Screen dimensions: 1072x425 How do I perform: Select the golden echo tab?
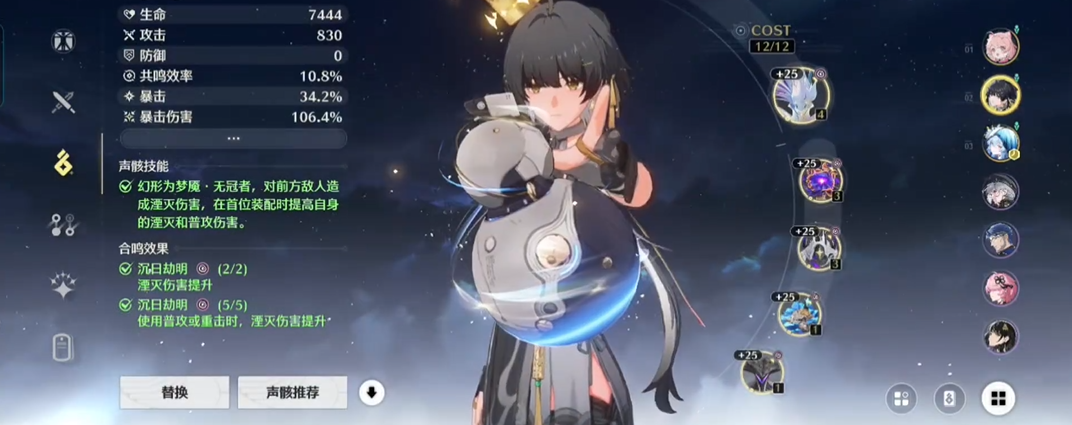click(x=64, y=163)
